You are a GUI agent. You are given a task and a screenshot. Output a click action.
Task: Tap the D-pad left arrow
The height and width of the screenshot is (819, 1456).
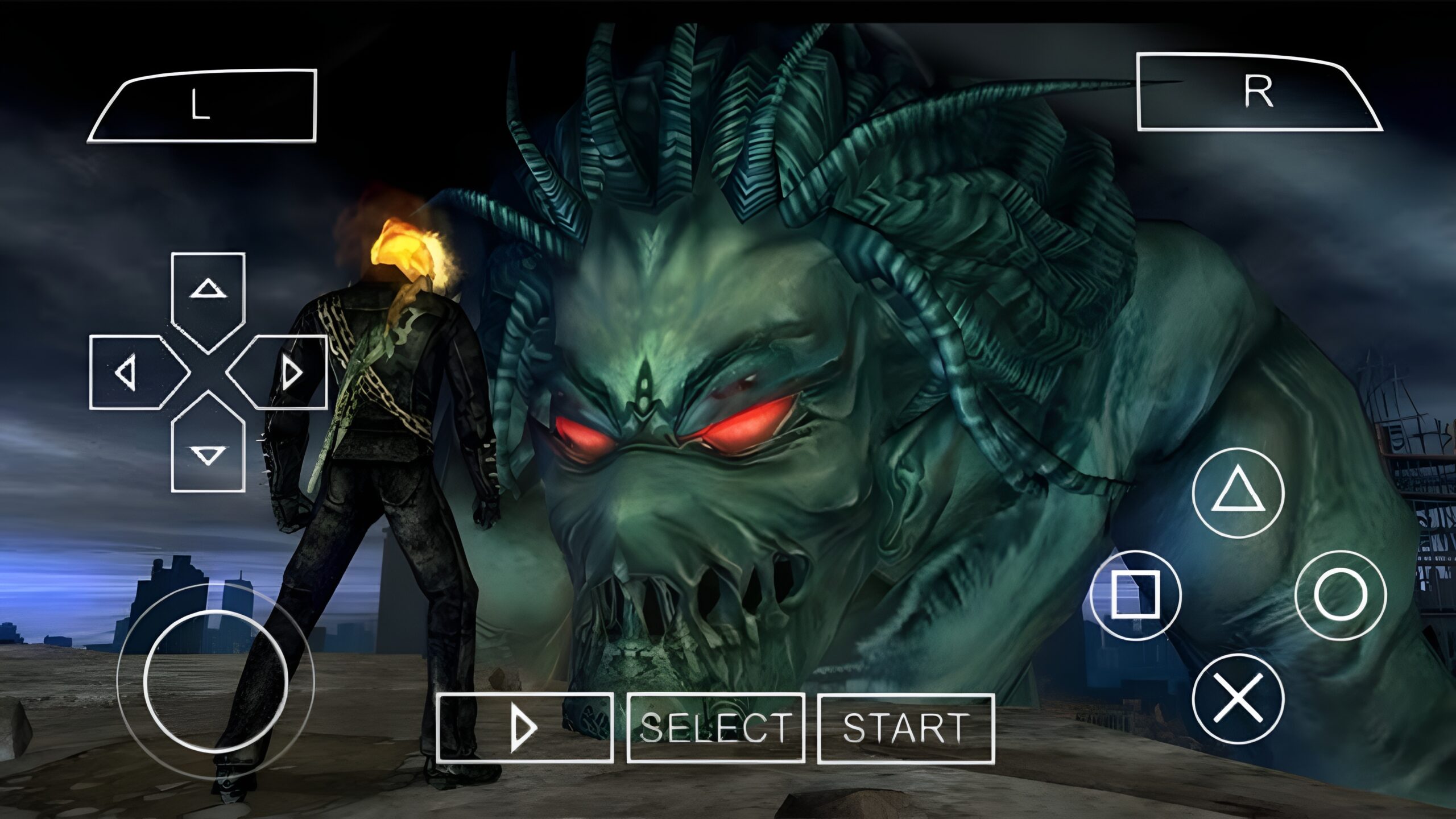pyautogui.click(x=132, y=373)
